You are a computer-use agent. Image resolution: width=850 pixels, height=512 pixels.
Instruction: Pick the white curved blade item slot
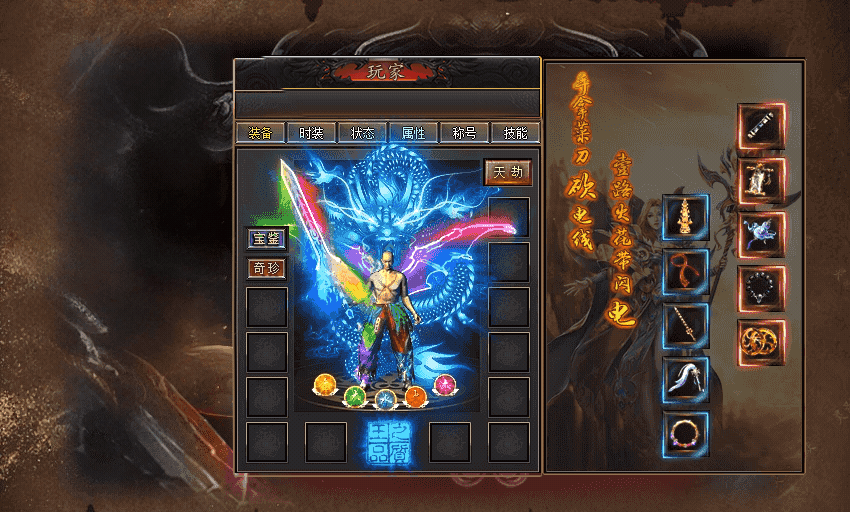click(685, 380)
